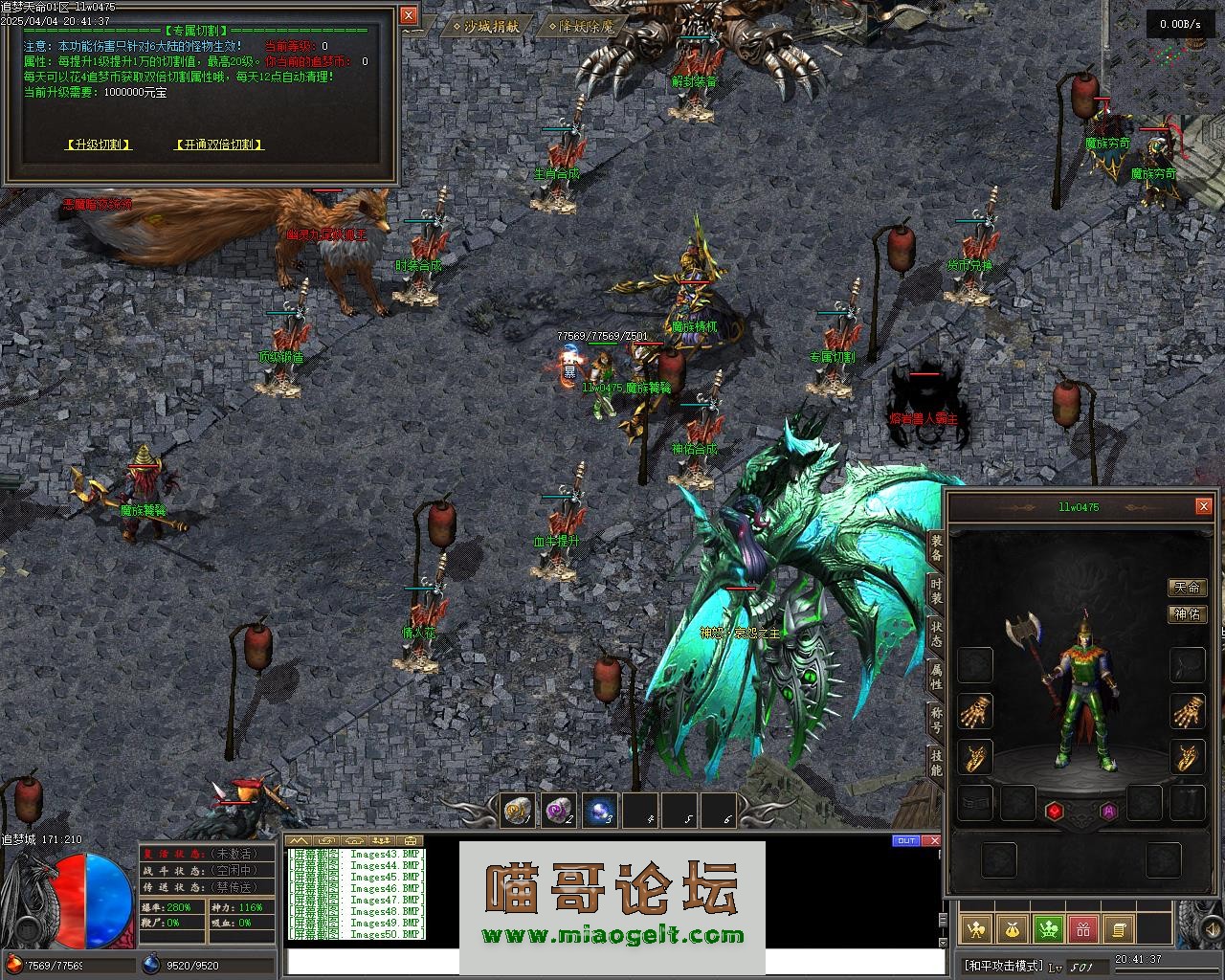Choose the 升级切割 upgrade option
The image size is (1225, 980).
99,145
